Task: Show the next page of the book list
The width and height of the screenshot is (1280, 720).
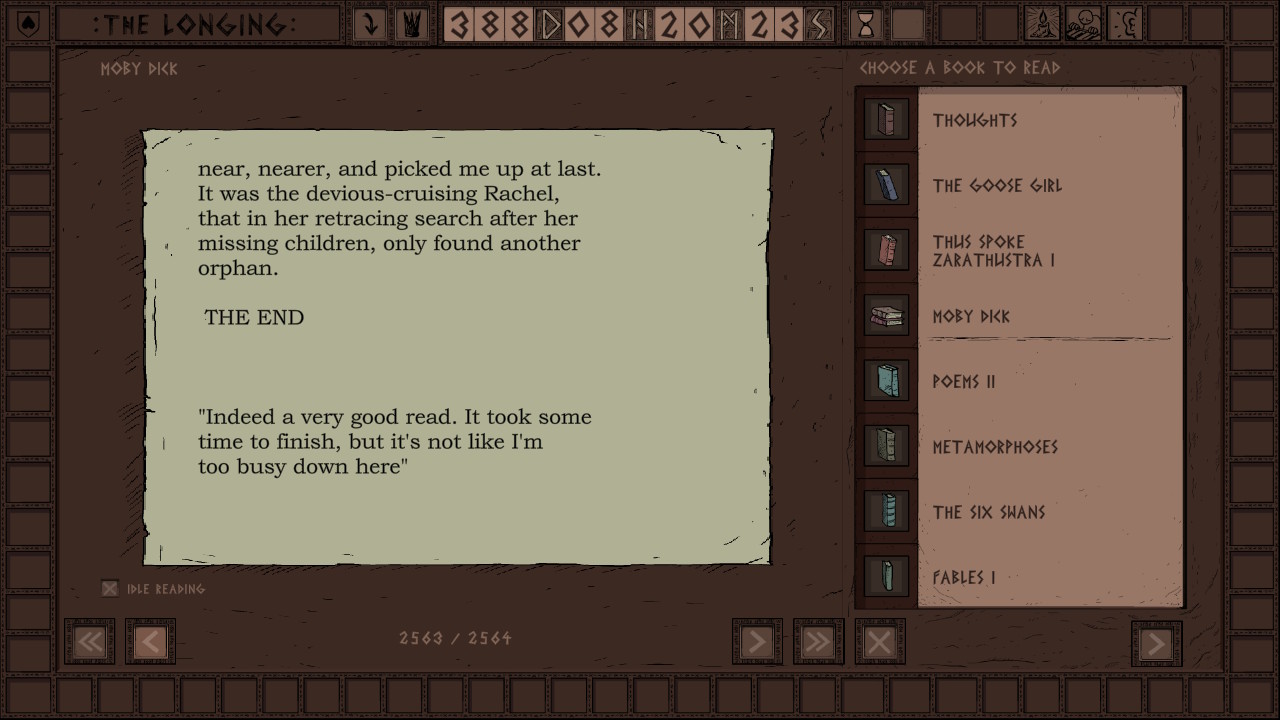Action: click(x=1156, y=643)
